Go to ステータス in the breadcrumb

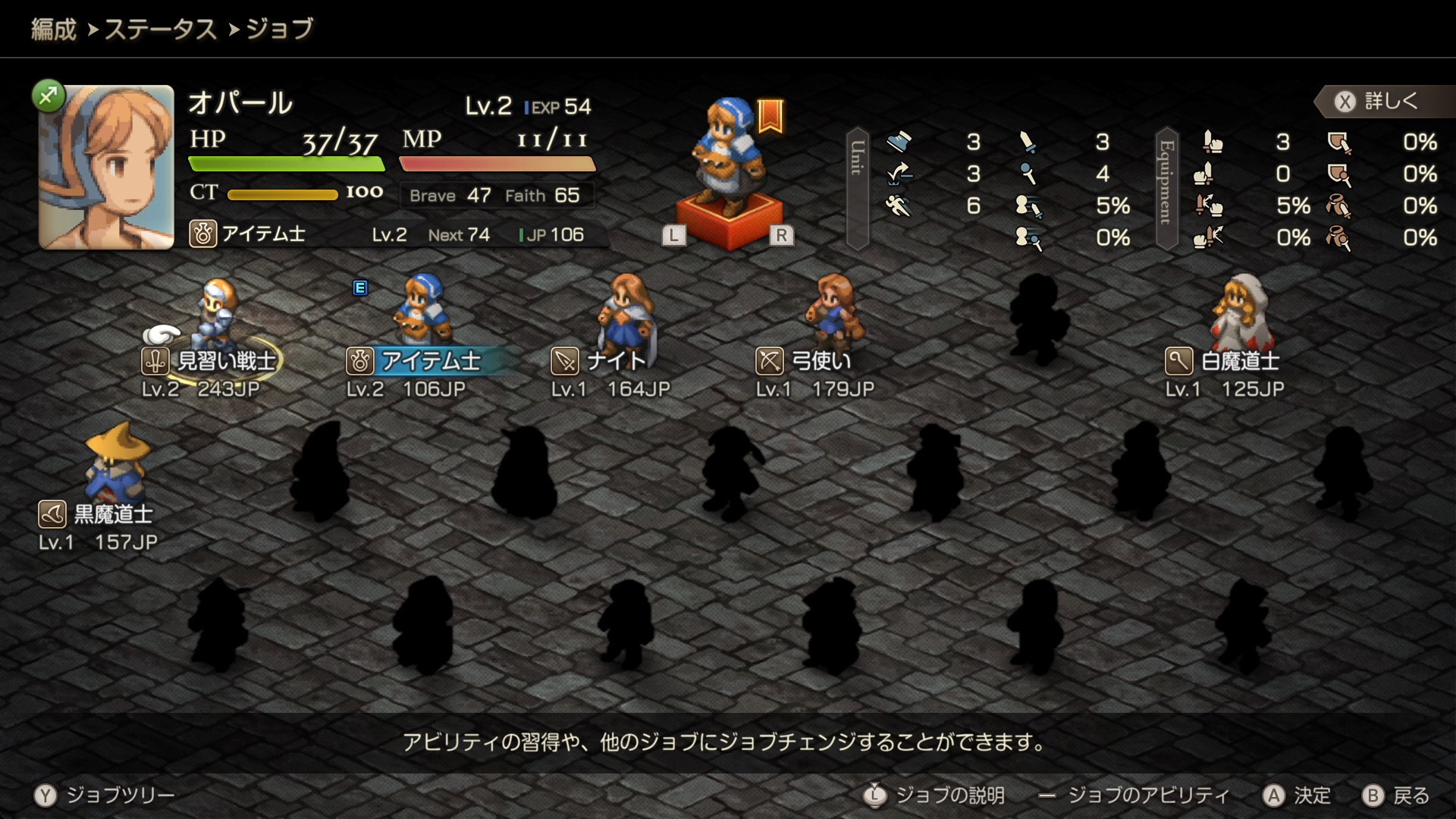(x=160, y=30)
